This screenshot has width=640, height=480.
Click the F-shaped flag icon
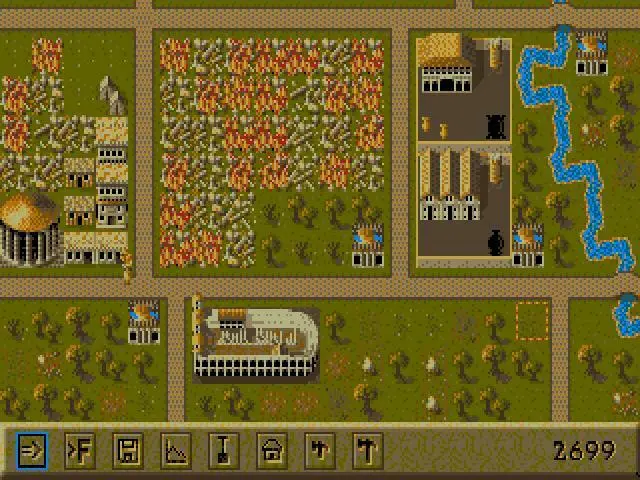(79, 450)
